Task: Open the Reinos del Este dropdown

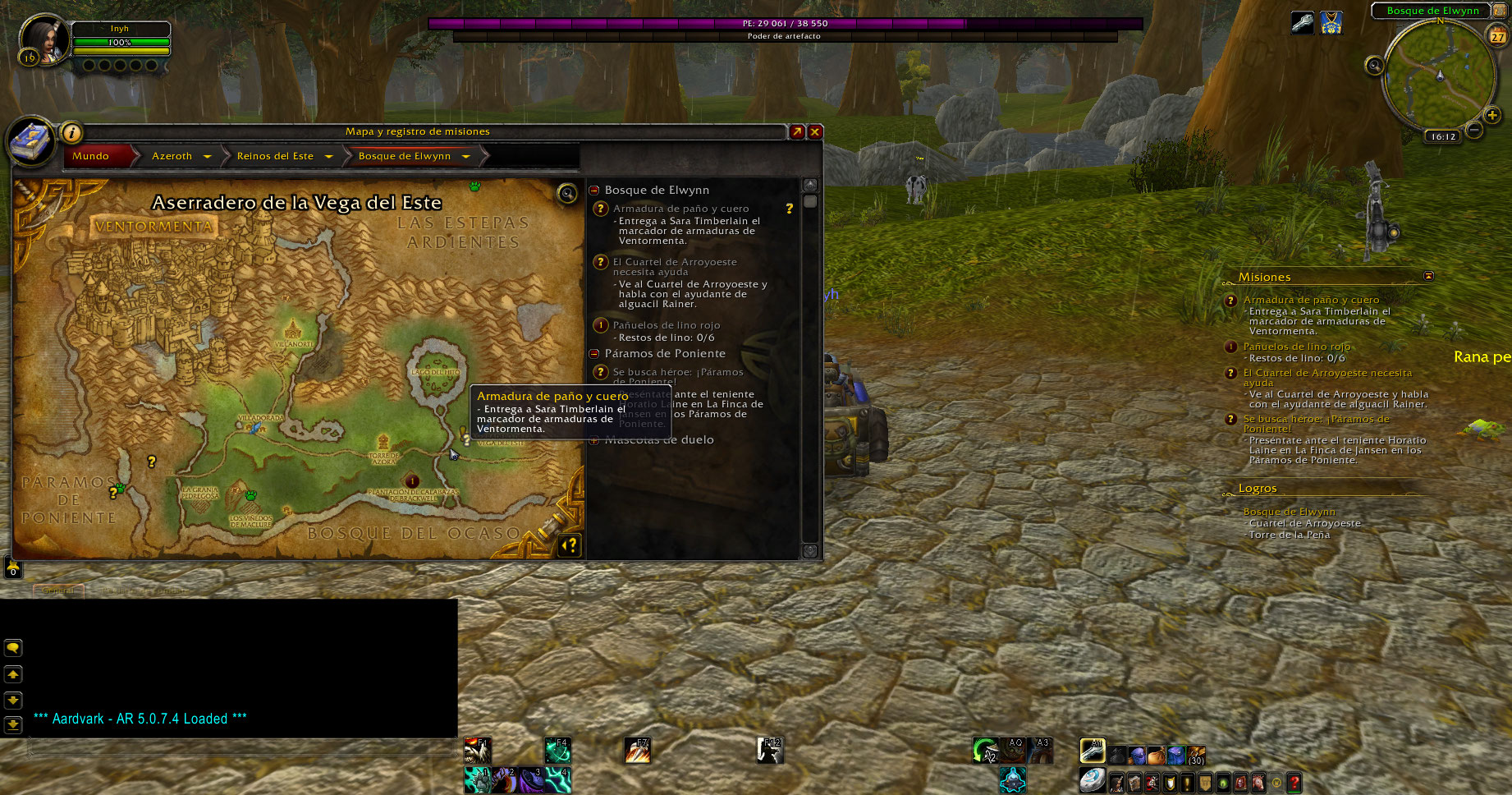Action: coord(328,156)
